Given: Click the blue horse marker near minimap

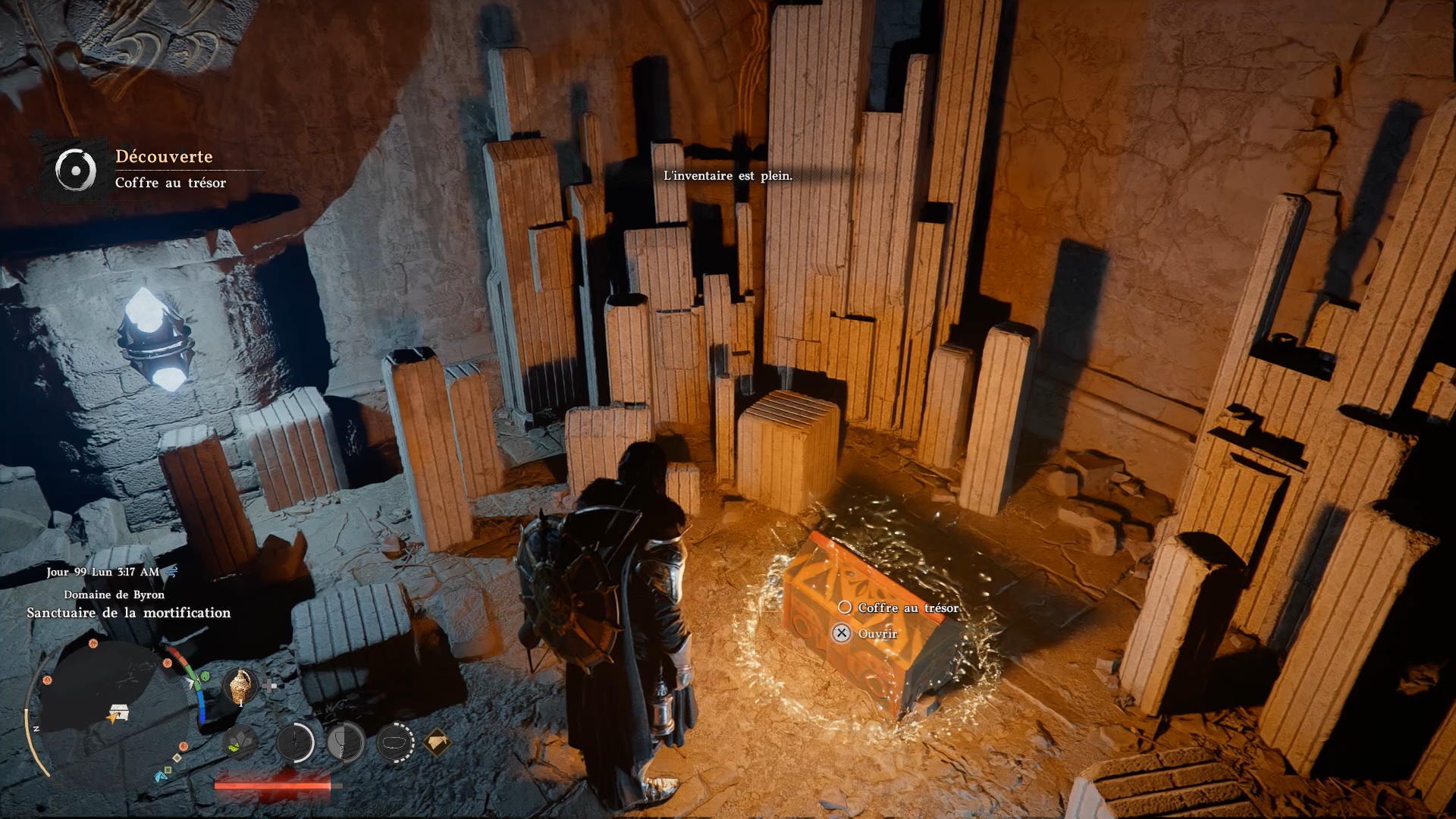Looking at the screenshot, I should click(x=161, y=776).
